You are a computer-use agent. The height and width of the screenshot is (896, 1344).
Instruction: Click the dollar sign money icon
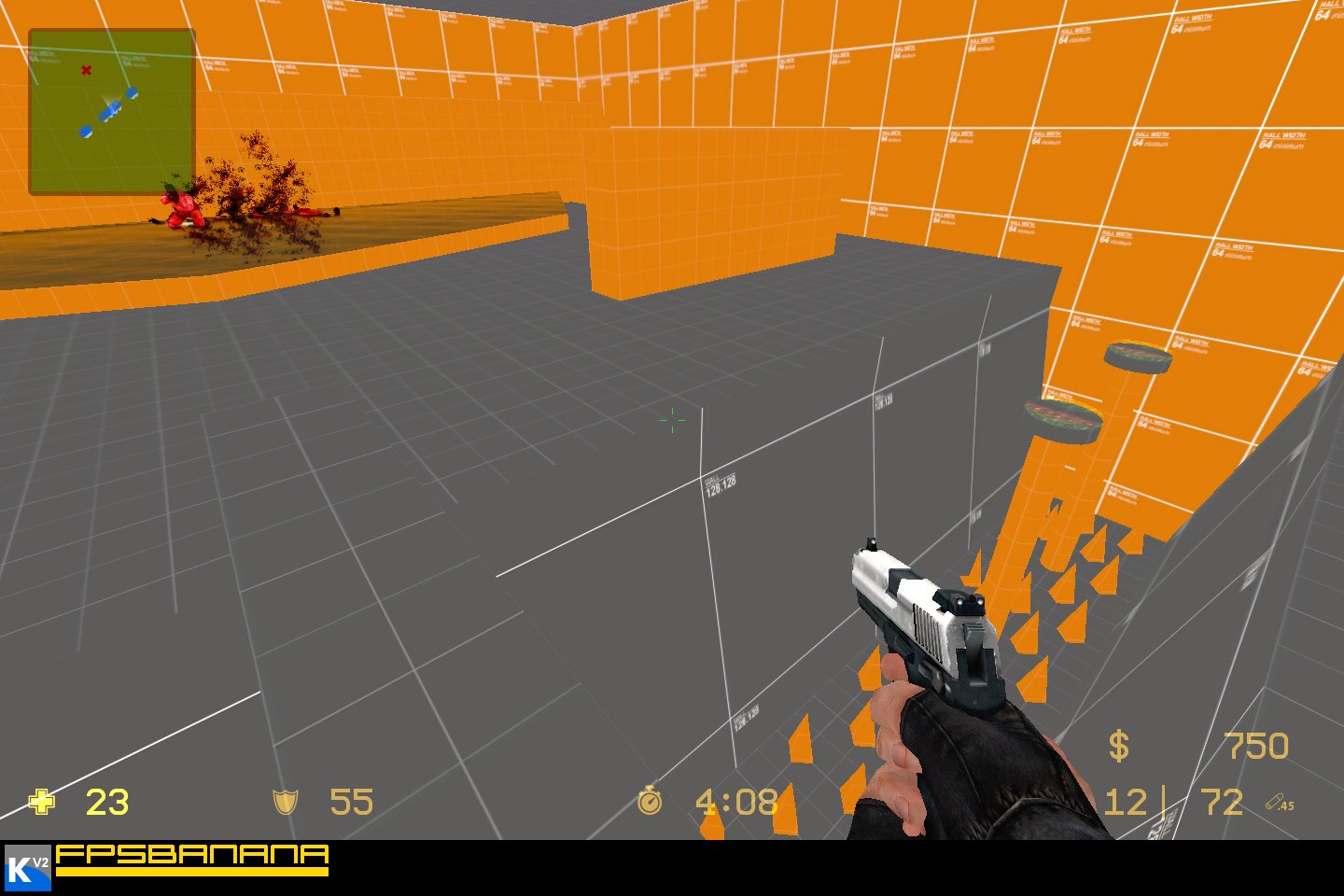click(x=1119, y=745)
